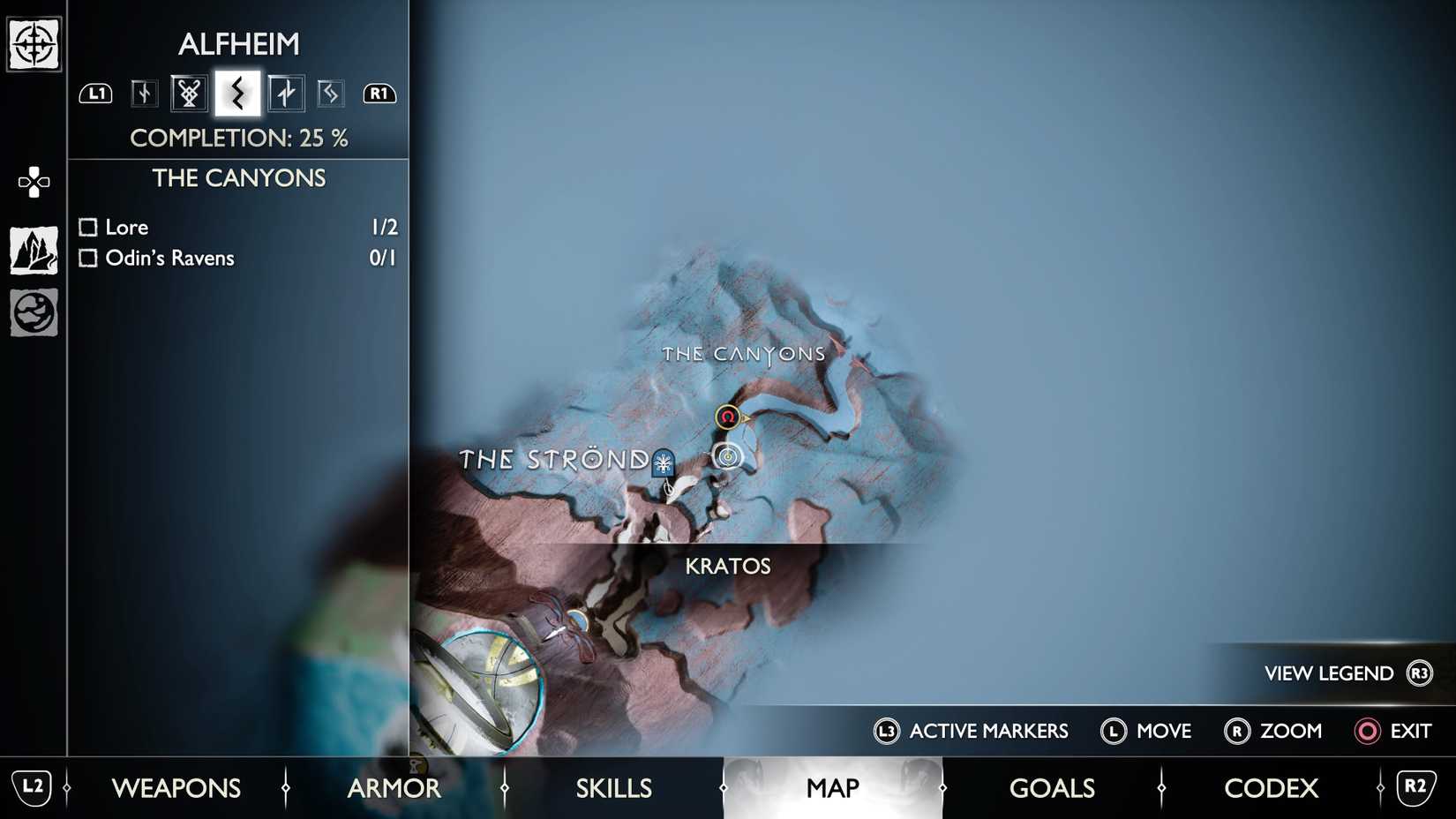Check the Lore checkbox under The Canyons

pyautogui.click(x=87, y=227)
